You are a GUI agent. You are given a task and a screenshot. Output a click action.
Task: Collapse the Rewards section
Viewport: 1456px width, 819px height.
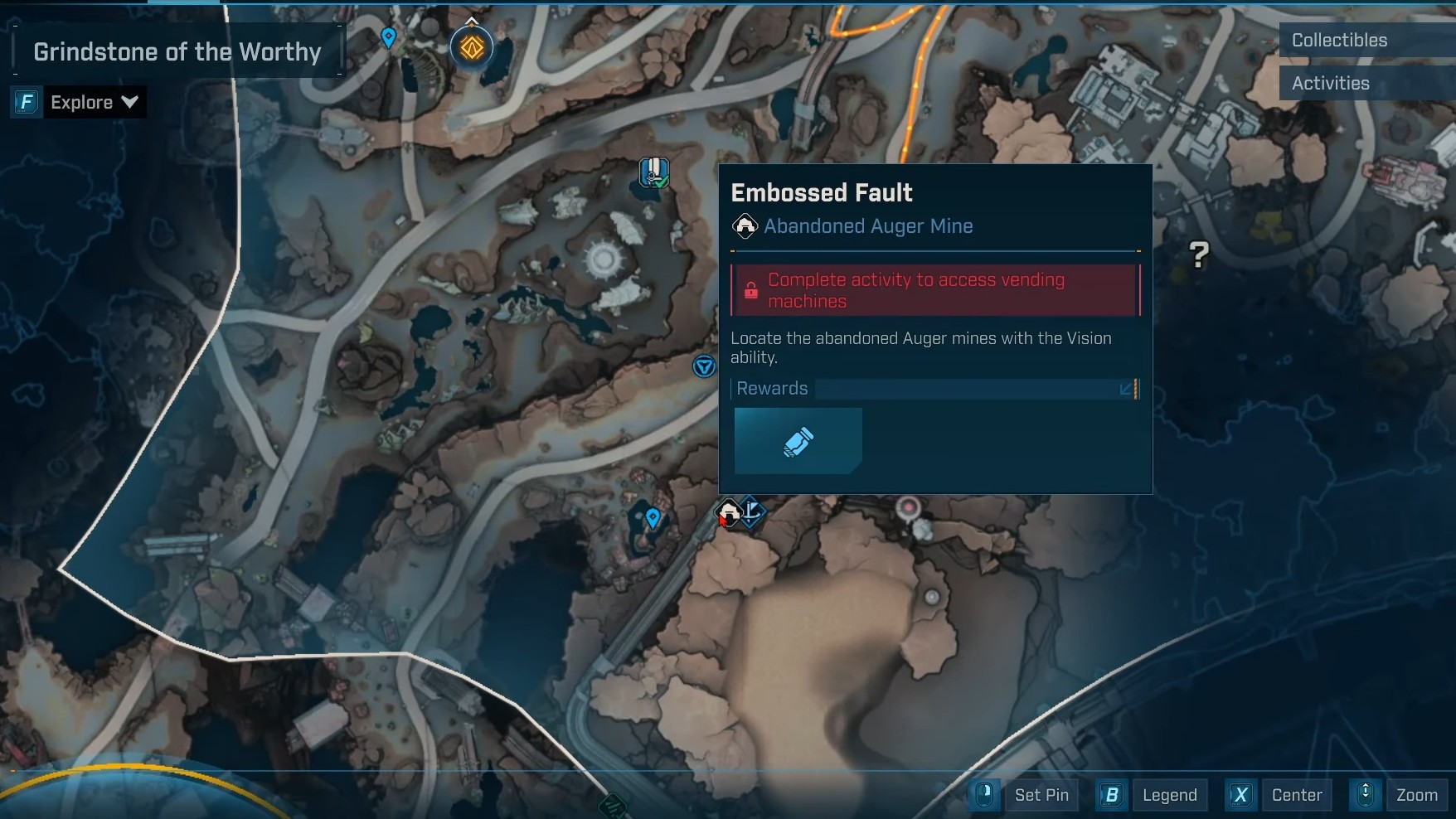point(1127,388)
